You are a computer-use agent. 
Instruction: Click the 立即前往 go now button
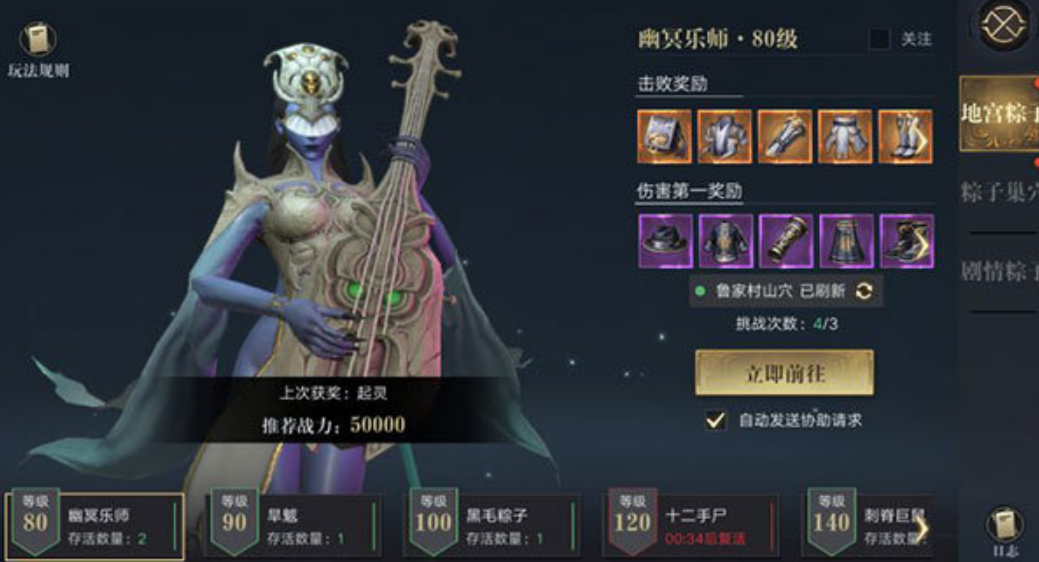(784, 373)
